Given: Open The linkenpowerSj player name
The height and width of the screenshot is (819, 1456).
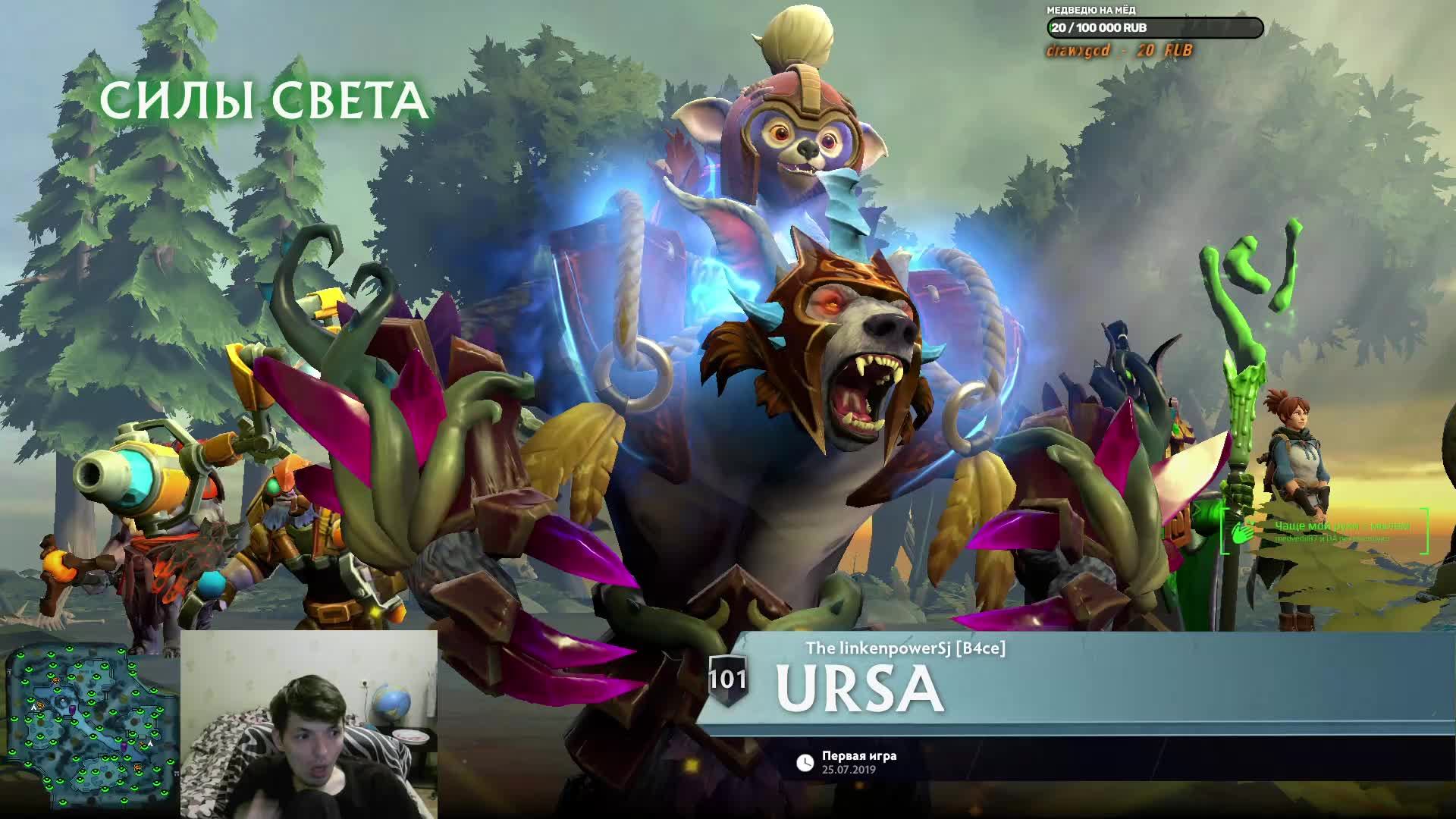Looking at the screenshot, I should pos(905,648).
